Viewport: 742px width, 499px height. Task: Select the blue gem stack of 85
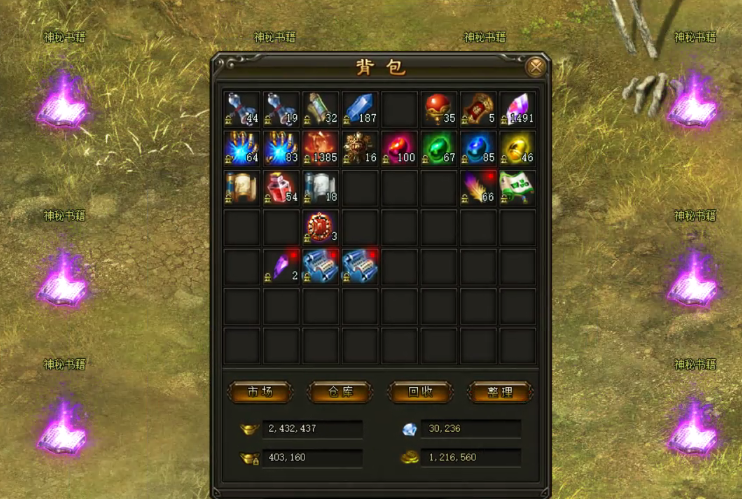pos(478,147)
